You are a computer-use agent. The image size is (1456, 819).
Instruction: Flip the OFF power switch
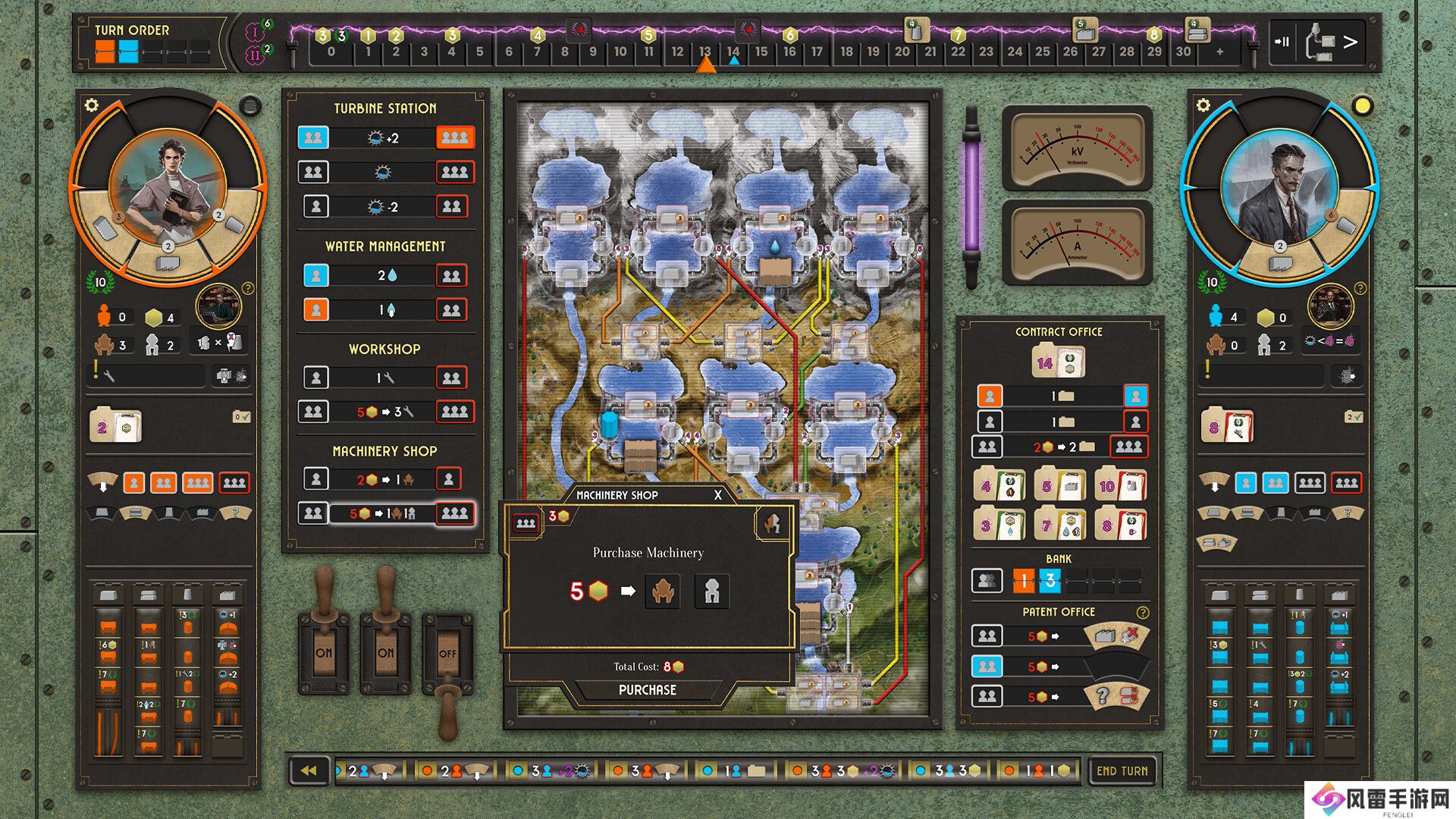click(447, 653)
